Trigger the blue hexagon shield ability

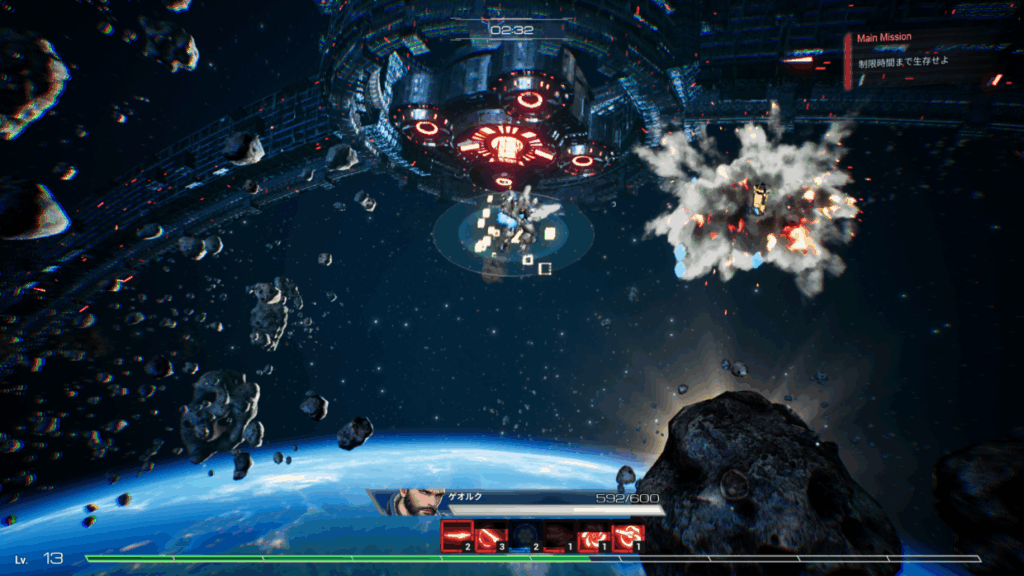525,538
